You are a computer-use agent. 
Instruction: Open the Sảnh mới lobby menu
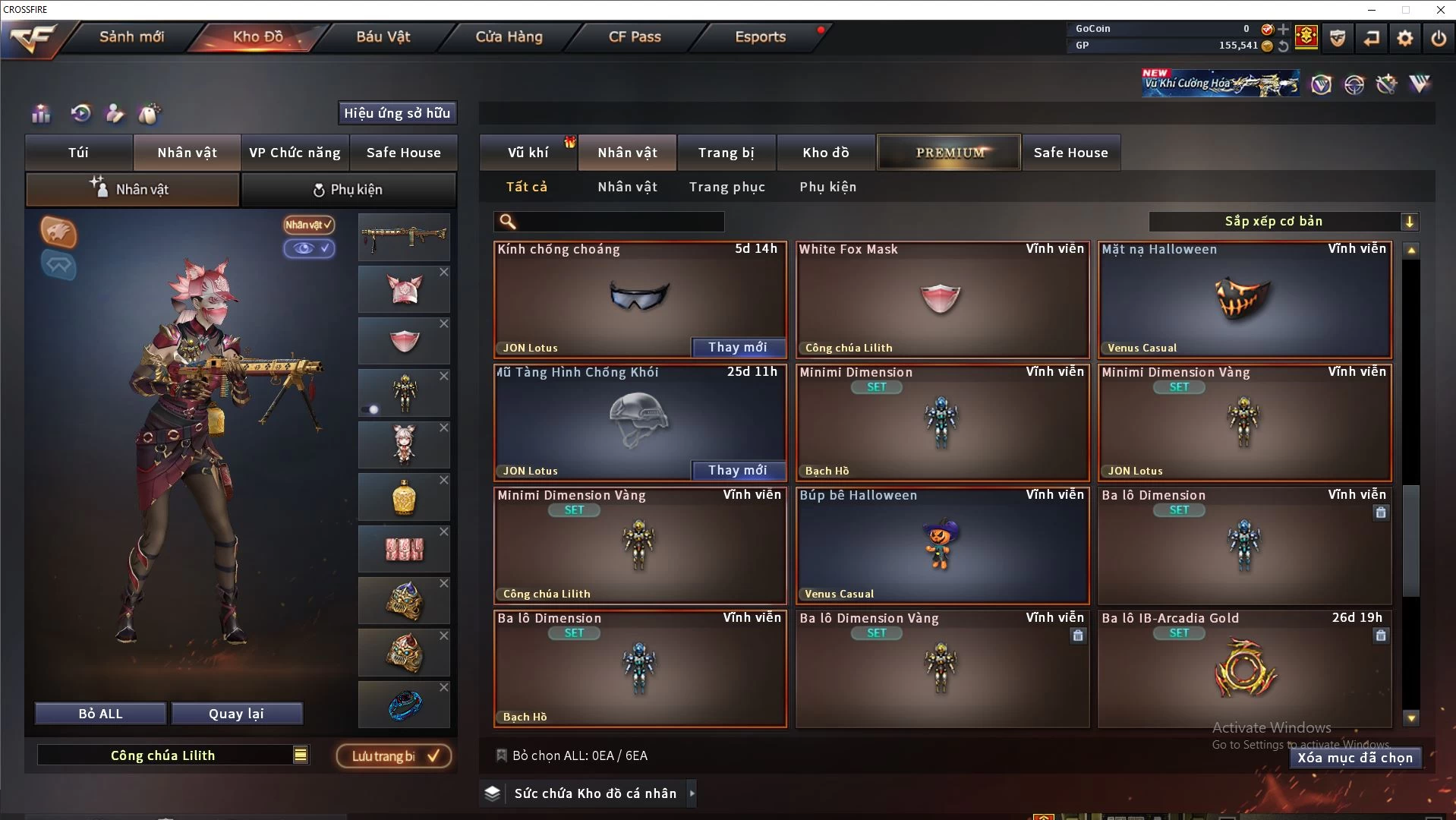pos(131,36)
